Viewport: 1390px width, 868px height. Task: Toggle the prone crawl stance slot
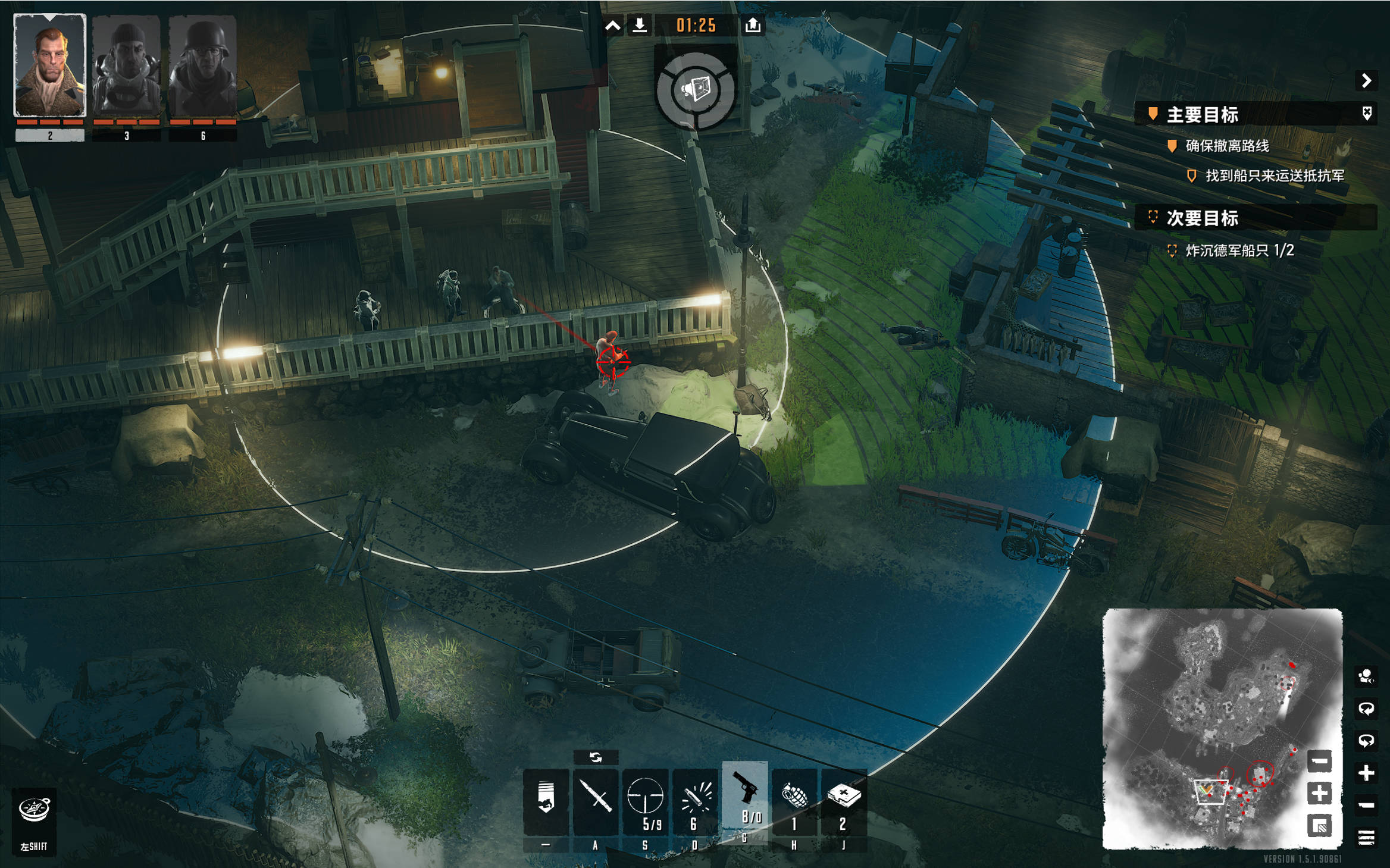(546, 800)
